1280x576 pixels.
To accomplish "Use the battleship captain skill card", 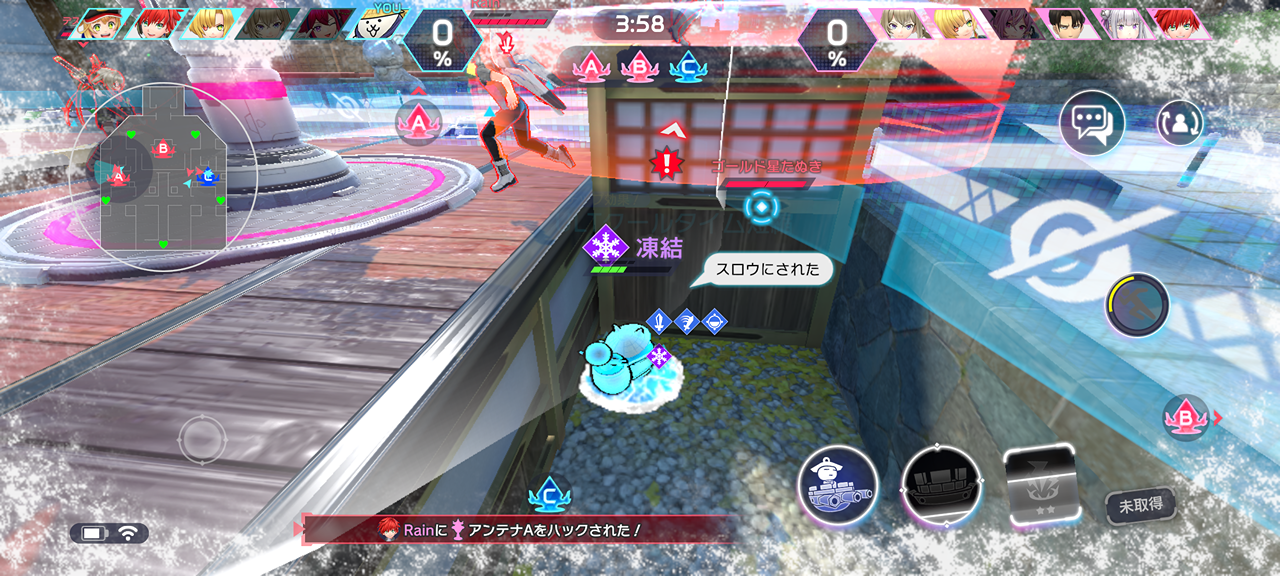I will [838, 486].
